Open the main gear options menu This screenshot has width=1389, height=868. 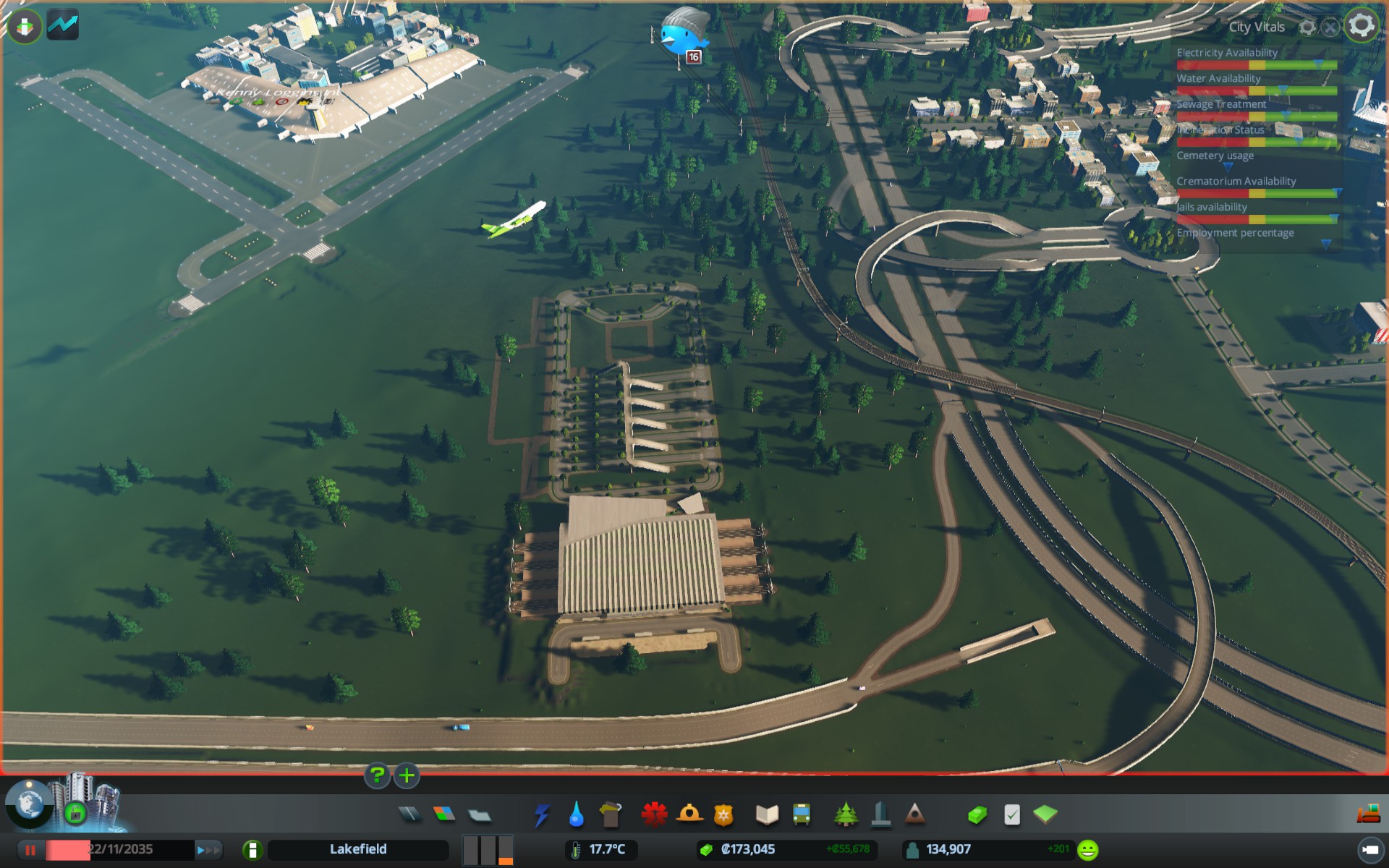tap(1361, 25)
